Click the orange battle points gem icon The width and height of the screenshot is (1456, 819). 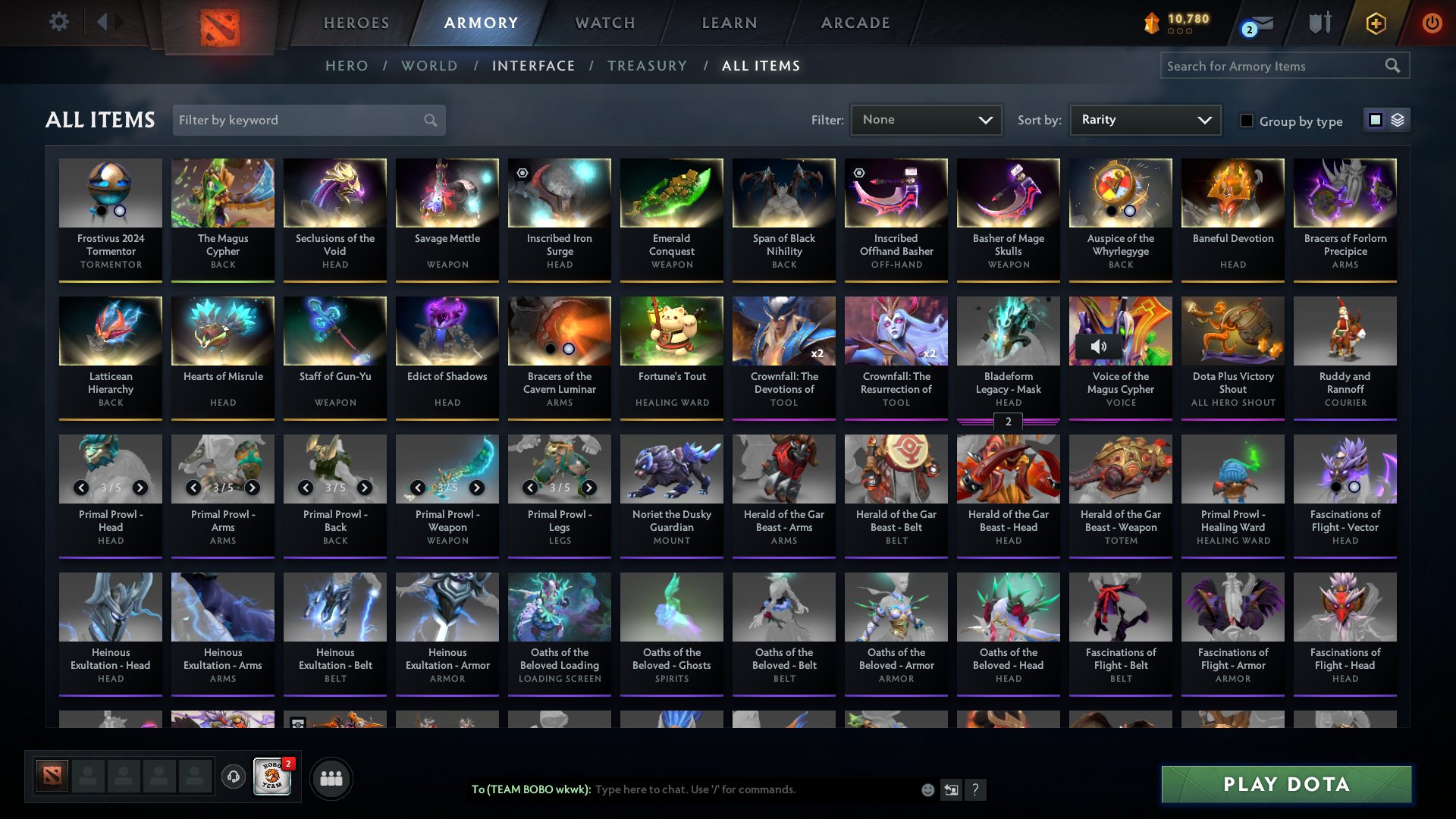1152,24
